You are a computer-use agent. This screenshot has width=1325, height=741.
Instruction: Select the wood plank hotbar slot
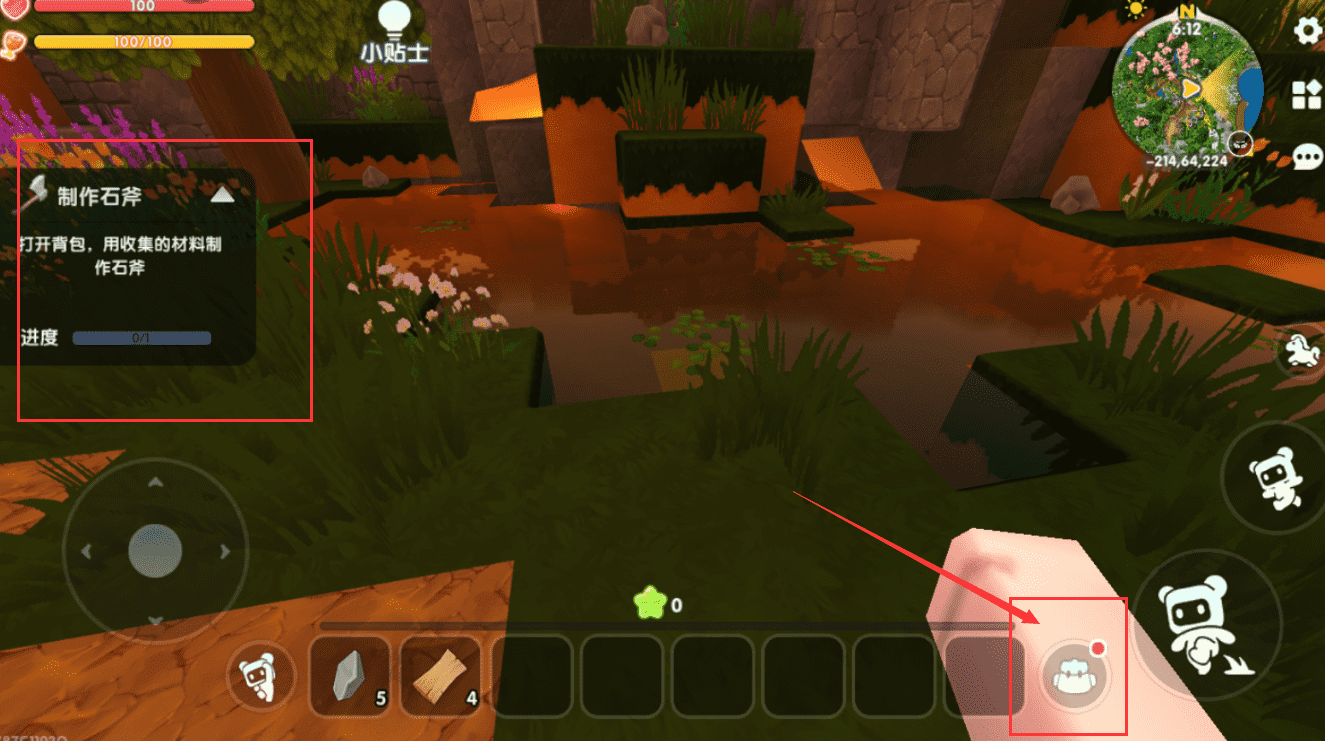[x=441, y=677]
